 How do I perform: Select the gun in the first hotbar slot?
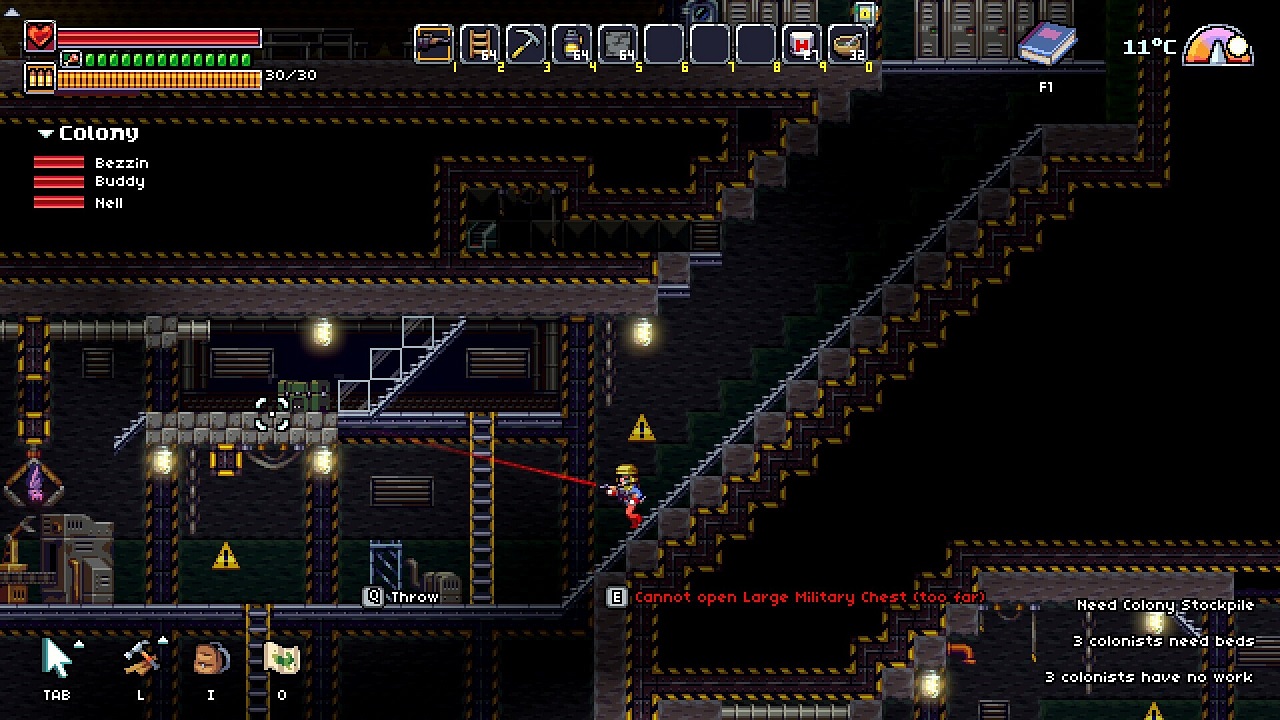pyautogui.click(x=434, y=44)
